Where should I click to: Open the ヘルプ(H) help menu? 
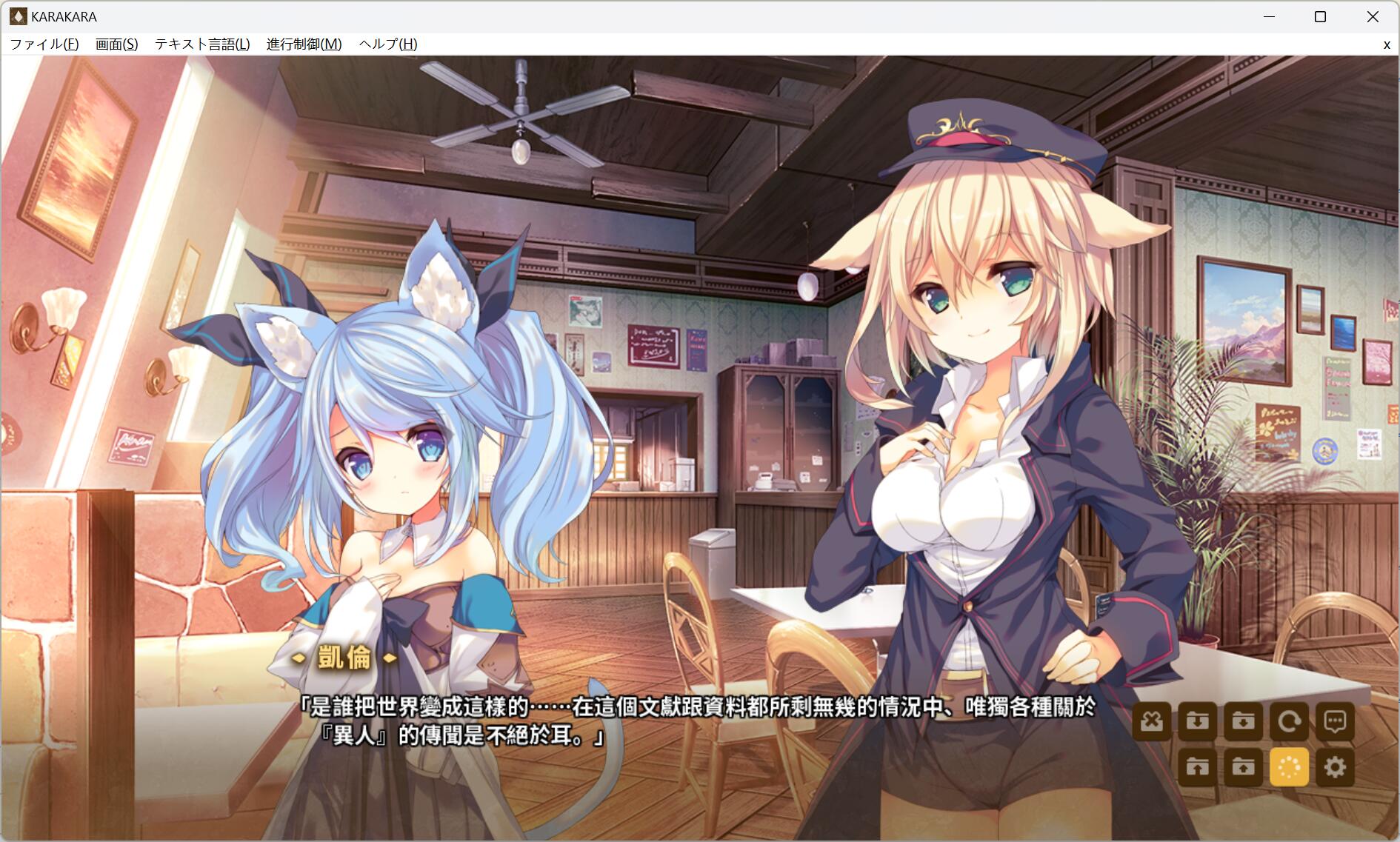tap(388, 44)
